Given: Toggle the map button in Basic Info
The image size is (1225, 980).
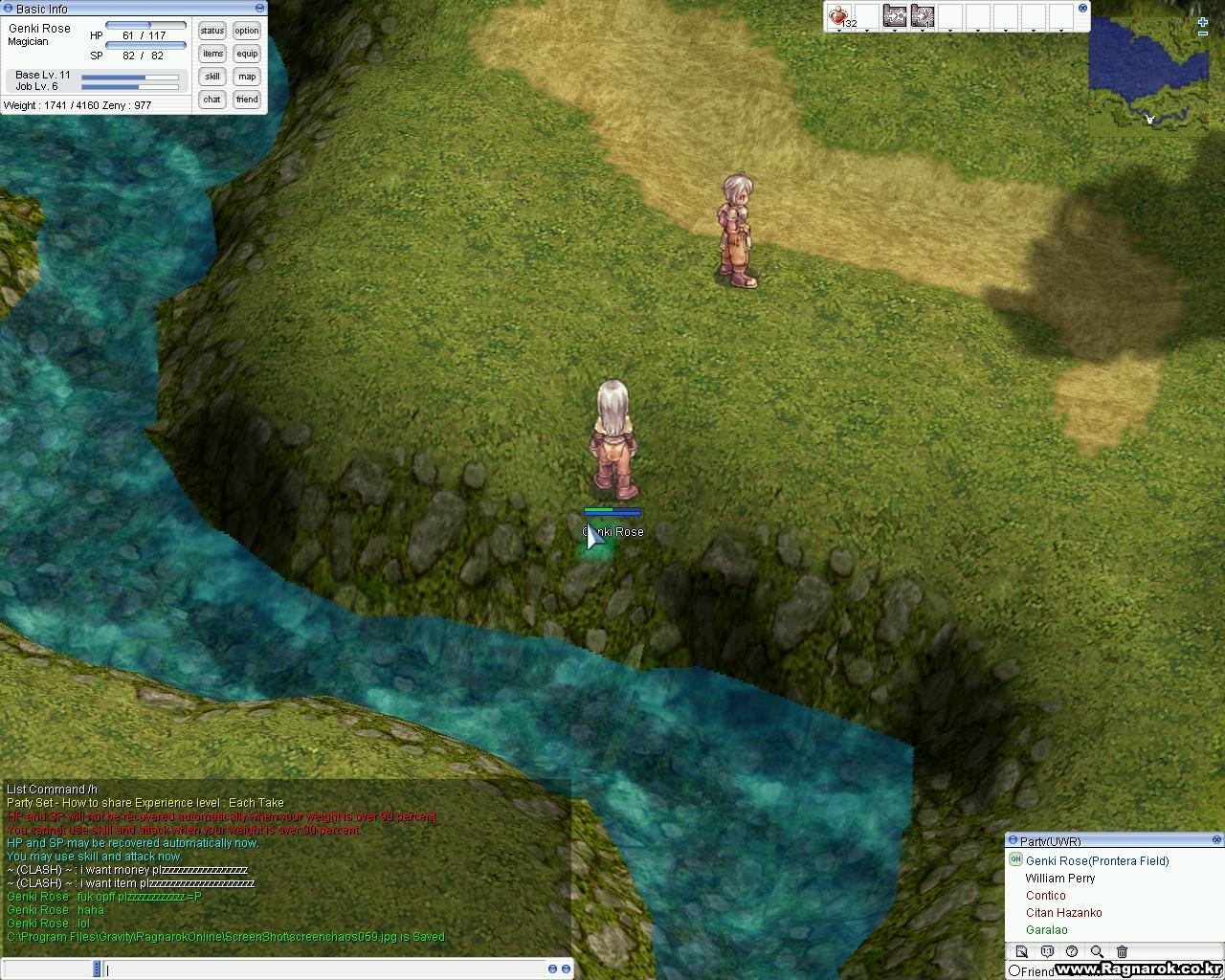Looking at the screenshot, I should click(247, 77).
